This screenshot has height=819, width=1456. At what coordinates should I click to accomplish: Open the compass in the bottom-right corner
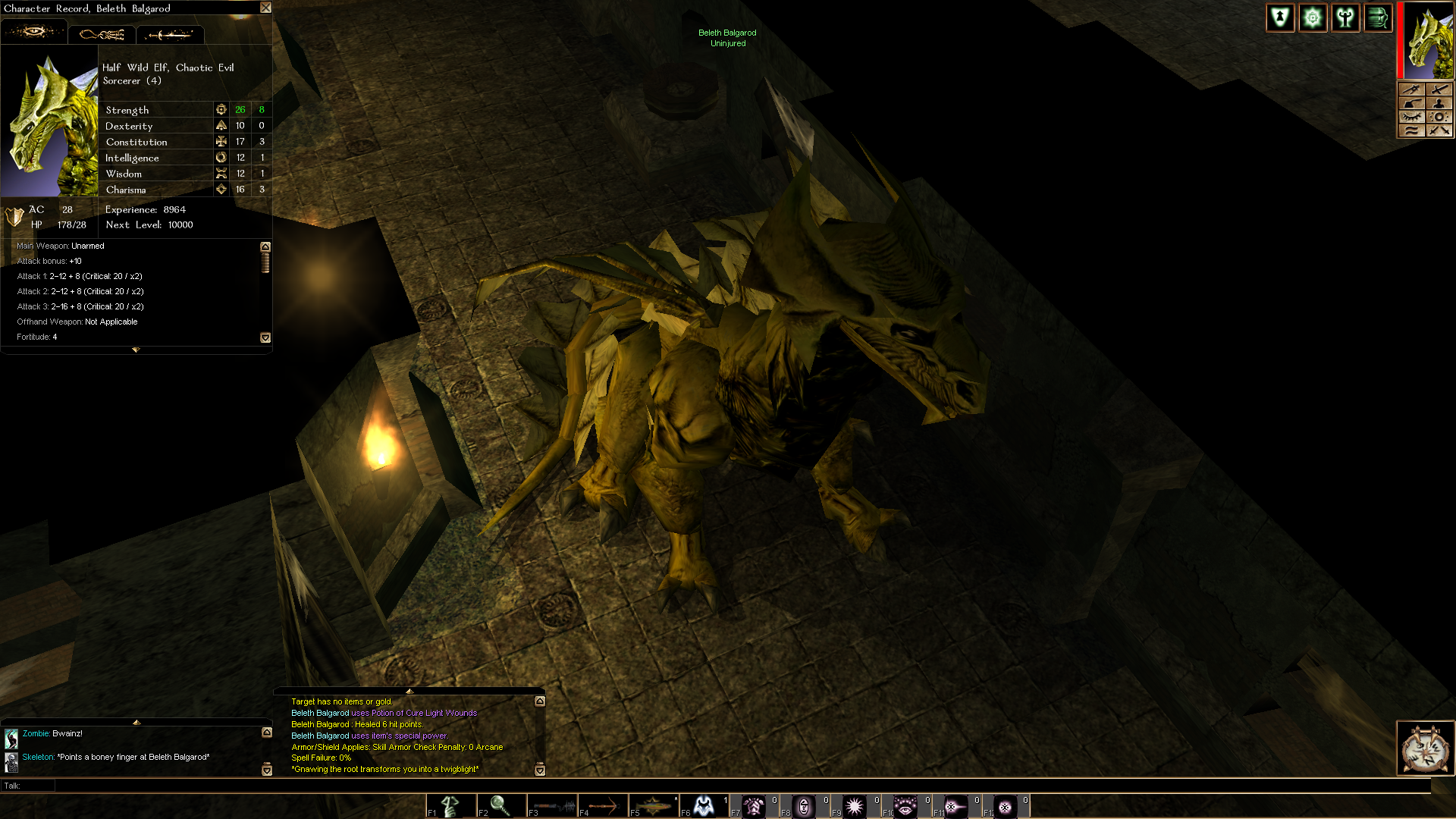point(1425,748)
